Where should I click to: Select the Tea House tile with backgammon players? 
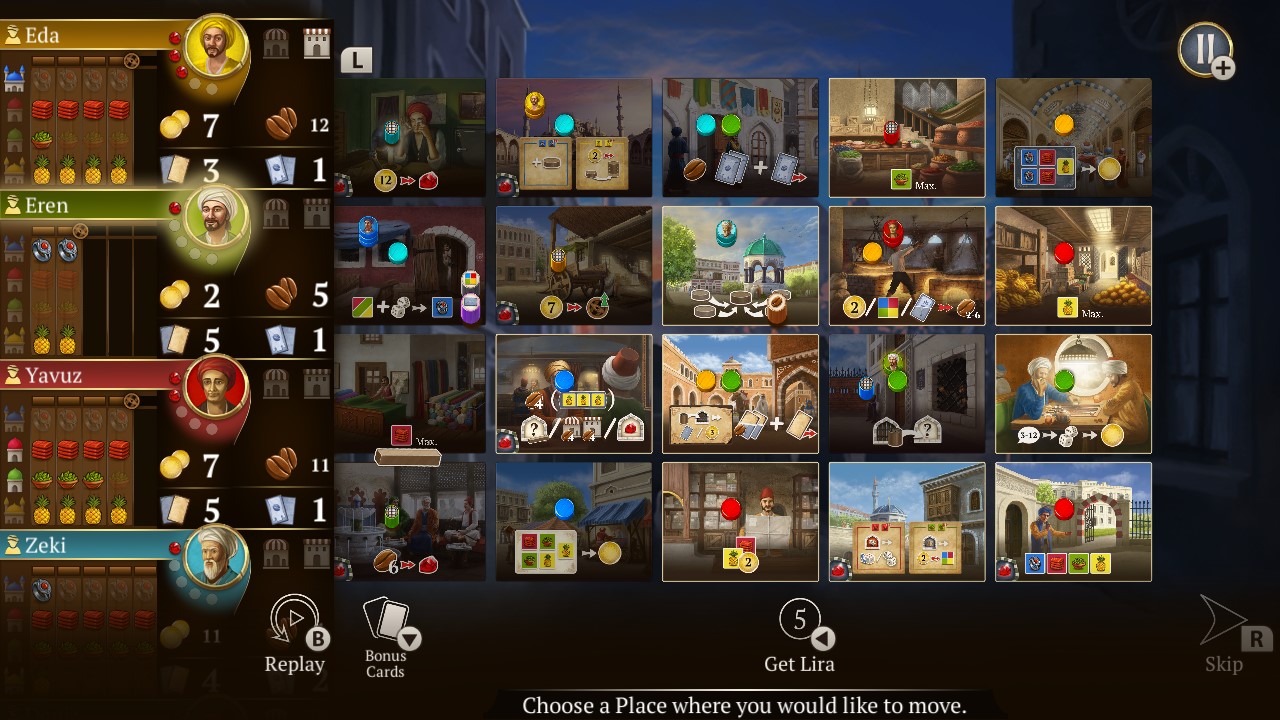coord(1073,394)
